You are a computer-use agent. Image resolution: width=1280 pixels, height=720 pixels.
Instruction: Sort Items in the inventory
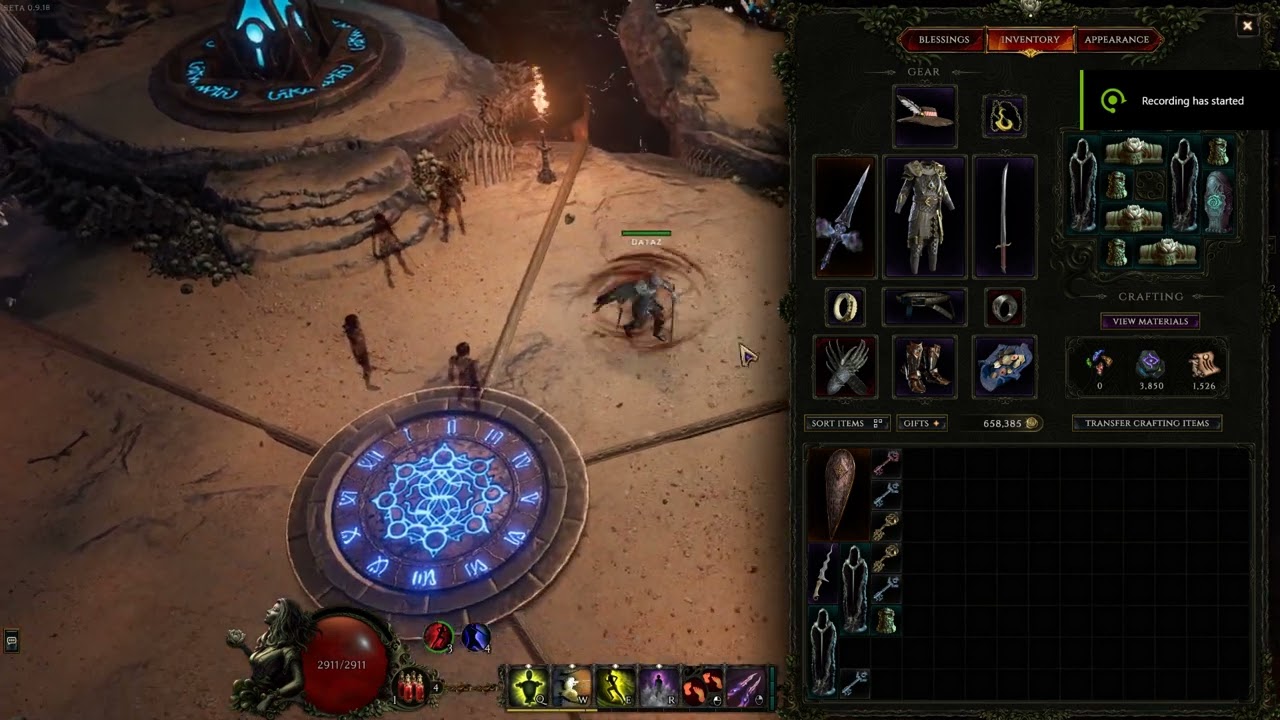click(846, 423)
